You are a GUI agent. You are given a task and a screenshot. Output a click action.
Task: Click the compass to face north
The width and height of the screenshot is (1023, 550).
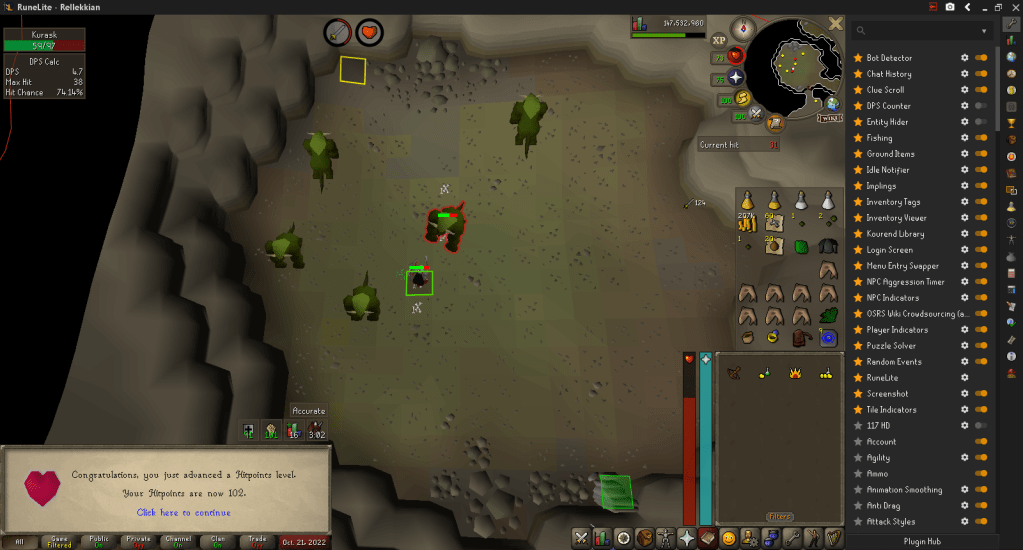[x=742, y=27]
